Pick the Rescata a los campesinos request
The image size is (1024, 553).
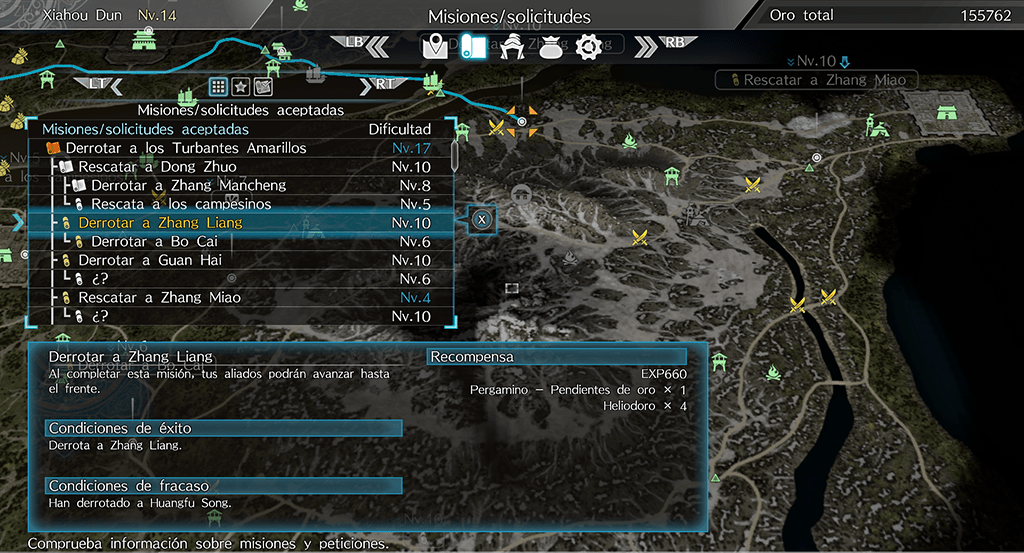(180, 204)
